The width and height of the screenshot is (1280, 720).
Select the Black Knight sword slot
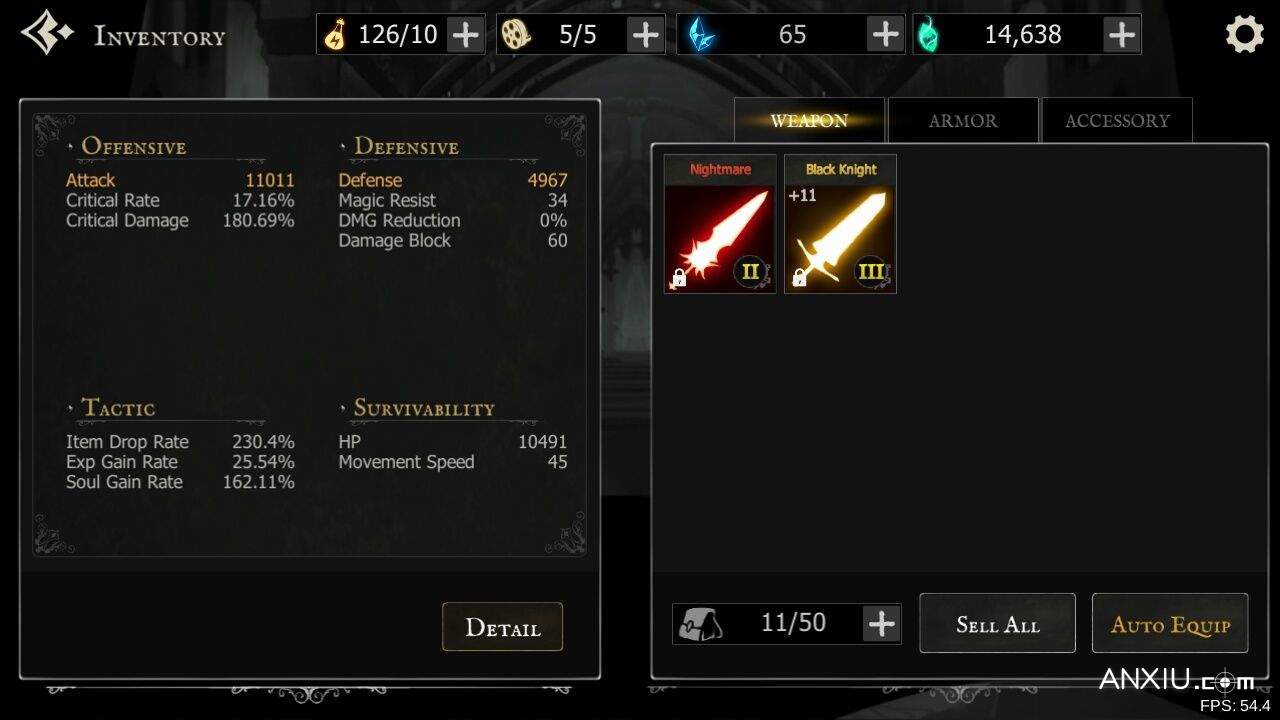pyautogui.click(x=840, y=225)
